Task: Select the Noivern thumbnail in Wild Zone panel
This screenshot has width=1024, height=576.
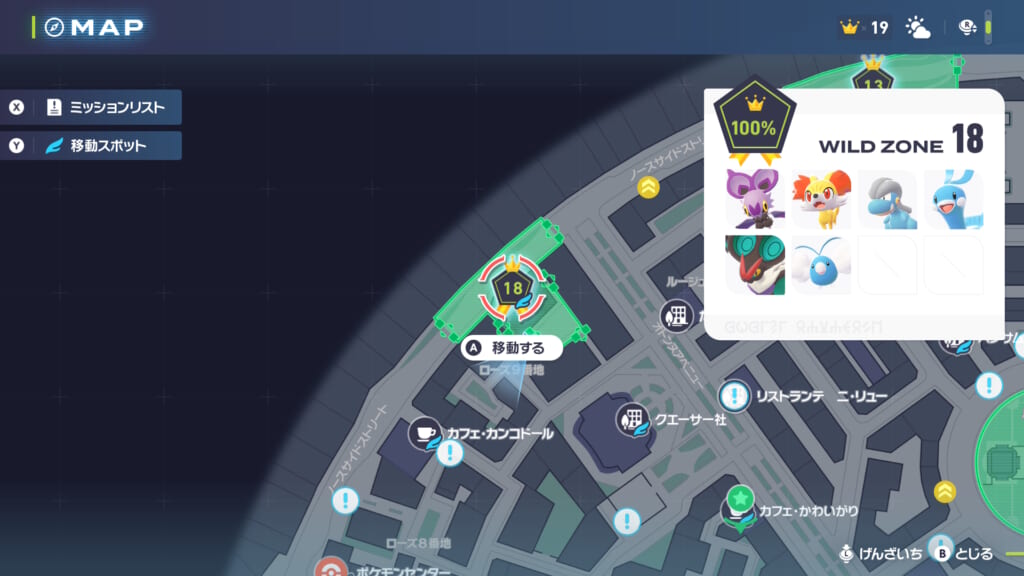Action: click(x=755, y=264)
